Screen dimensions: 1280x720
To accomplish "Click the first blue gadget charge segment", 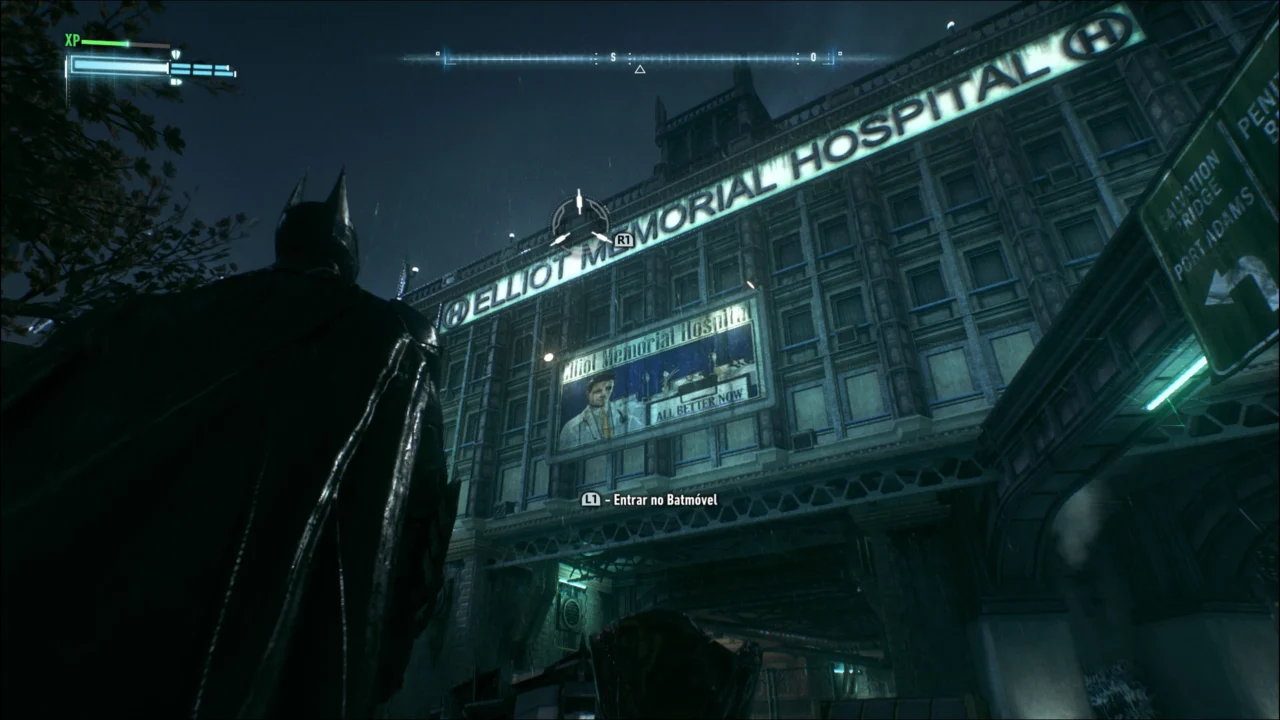I will click(x=180, y=68).
